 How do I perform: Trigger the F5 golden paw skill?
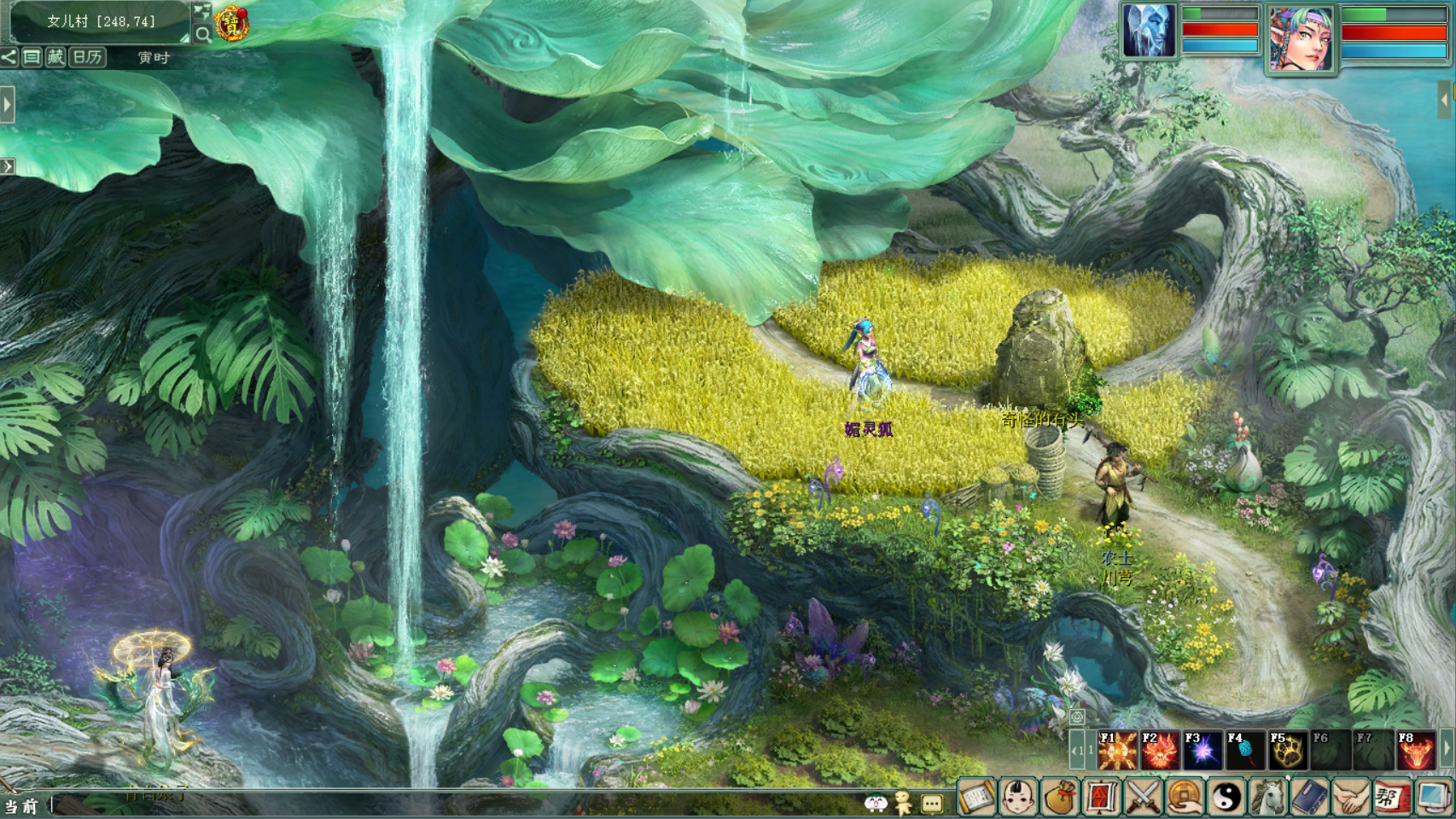click(1288, 751)
